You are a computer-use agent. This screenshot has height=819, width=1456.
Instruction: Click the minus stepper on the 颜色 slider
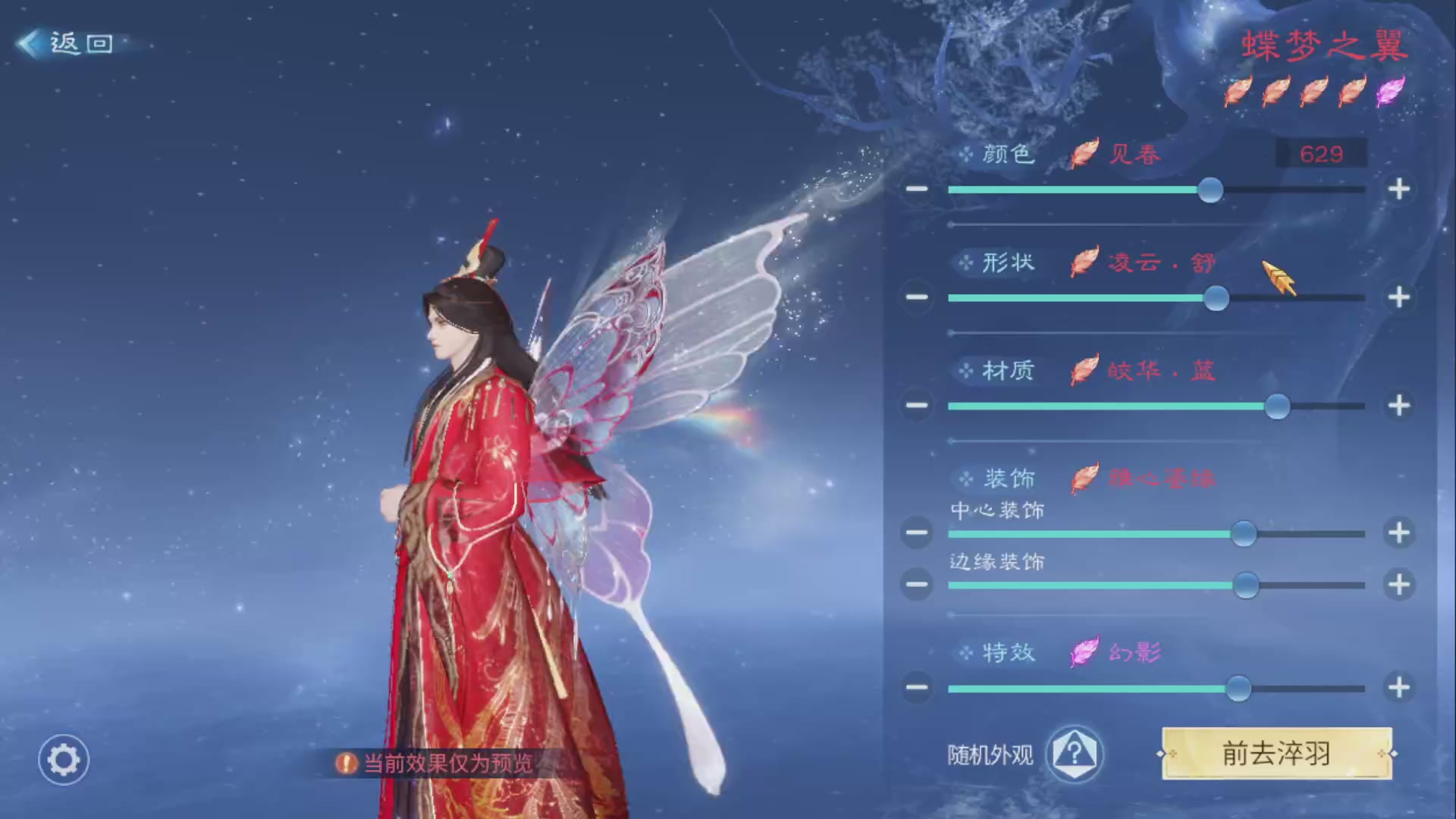tap(917, 190)
